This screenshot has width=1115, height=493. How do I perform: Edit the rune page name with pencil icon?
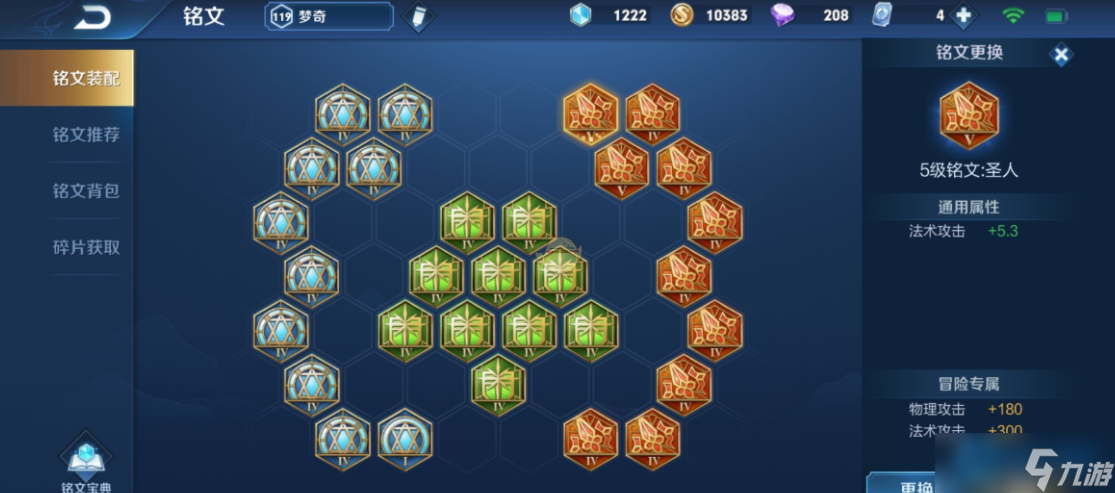tap(418, 17)
